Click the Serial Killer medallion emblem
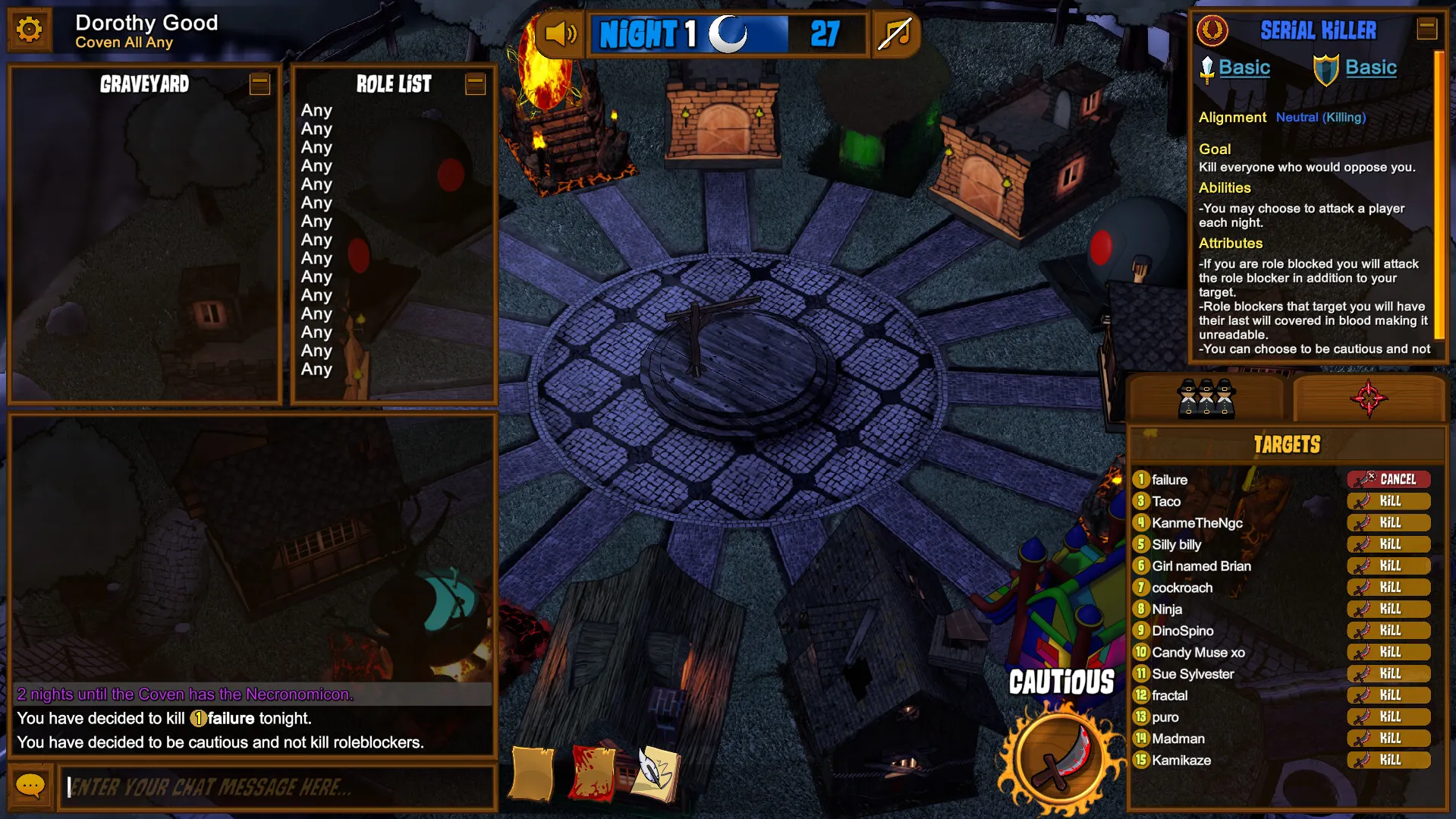This screenshot has height=819, width=1456. [x=1214, y=30]
